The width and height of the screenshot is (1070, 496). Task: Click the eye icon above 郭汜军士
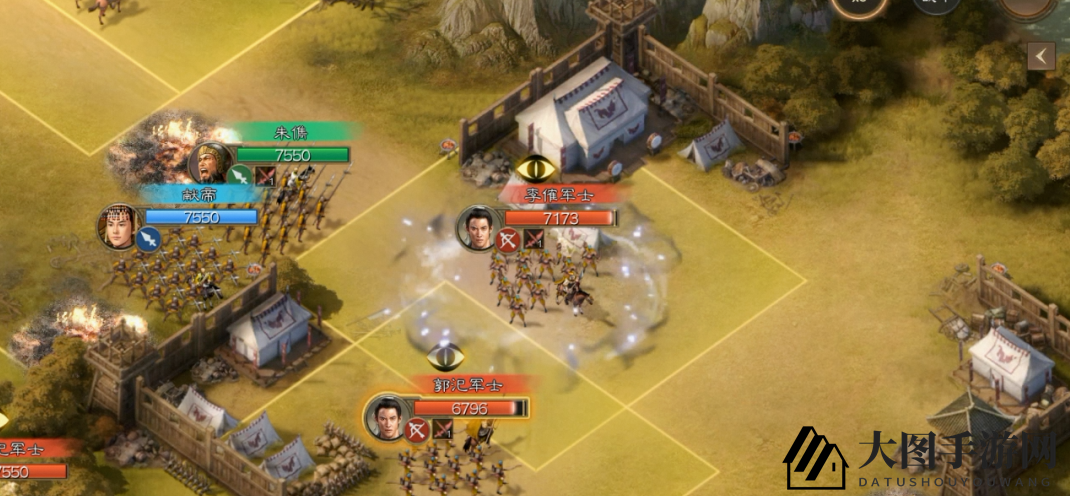[x=446, y=355]
